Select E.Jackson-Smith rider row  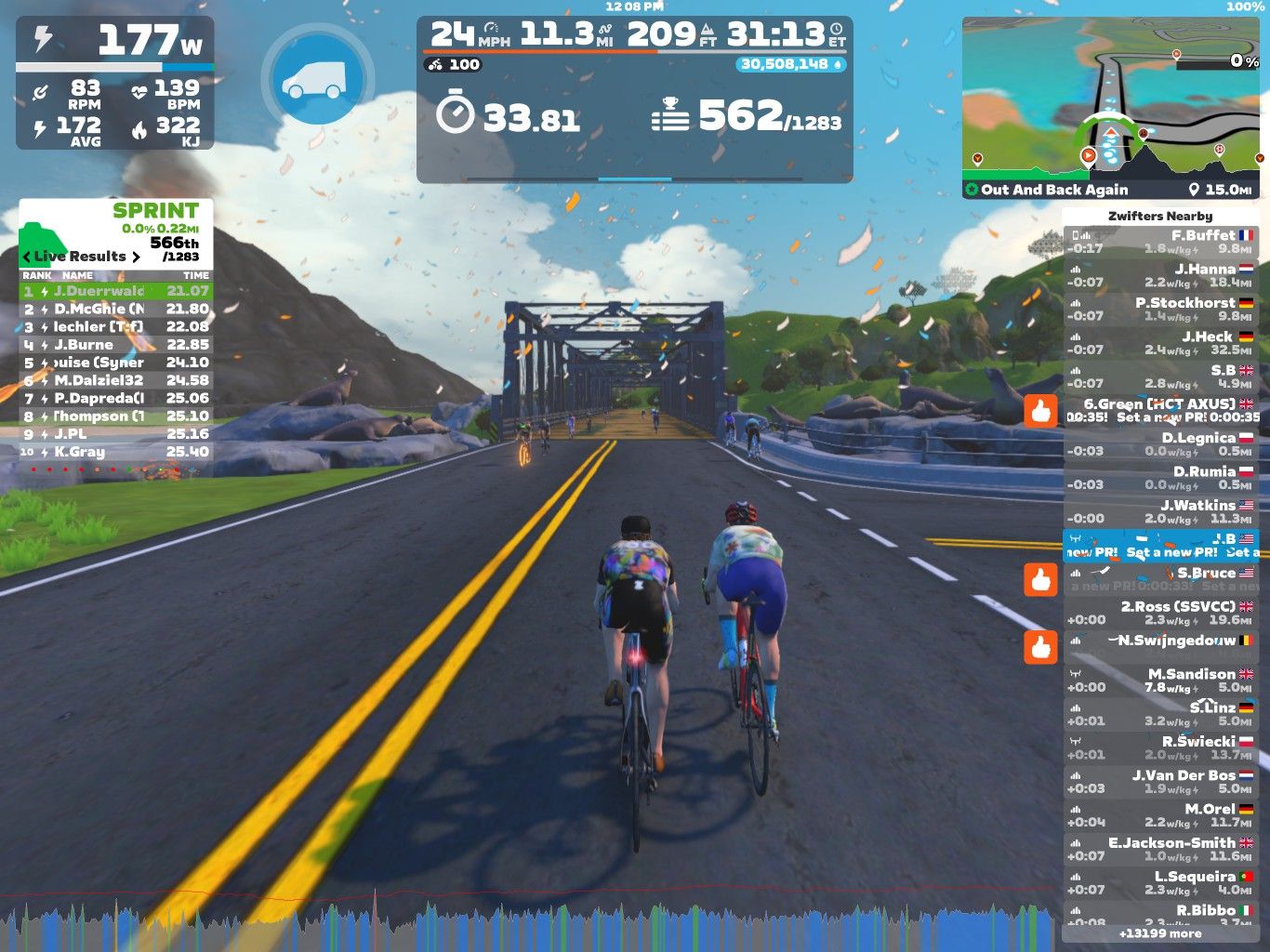(1160, 850)
